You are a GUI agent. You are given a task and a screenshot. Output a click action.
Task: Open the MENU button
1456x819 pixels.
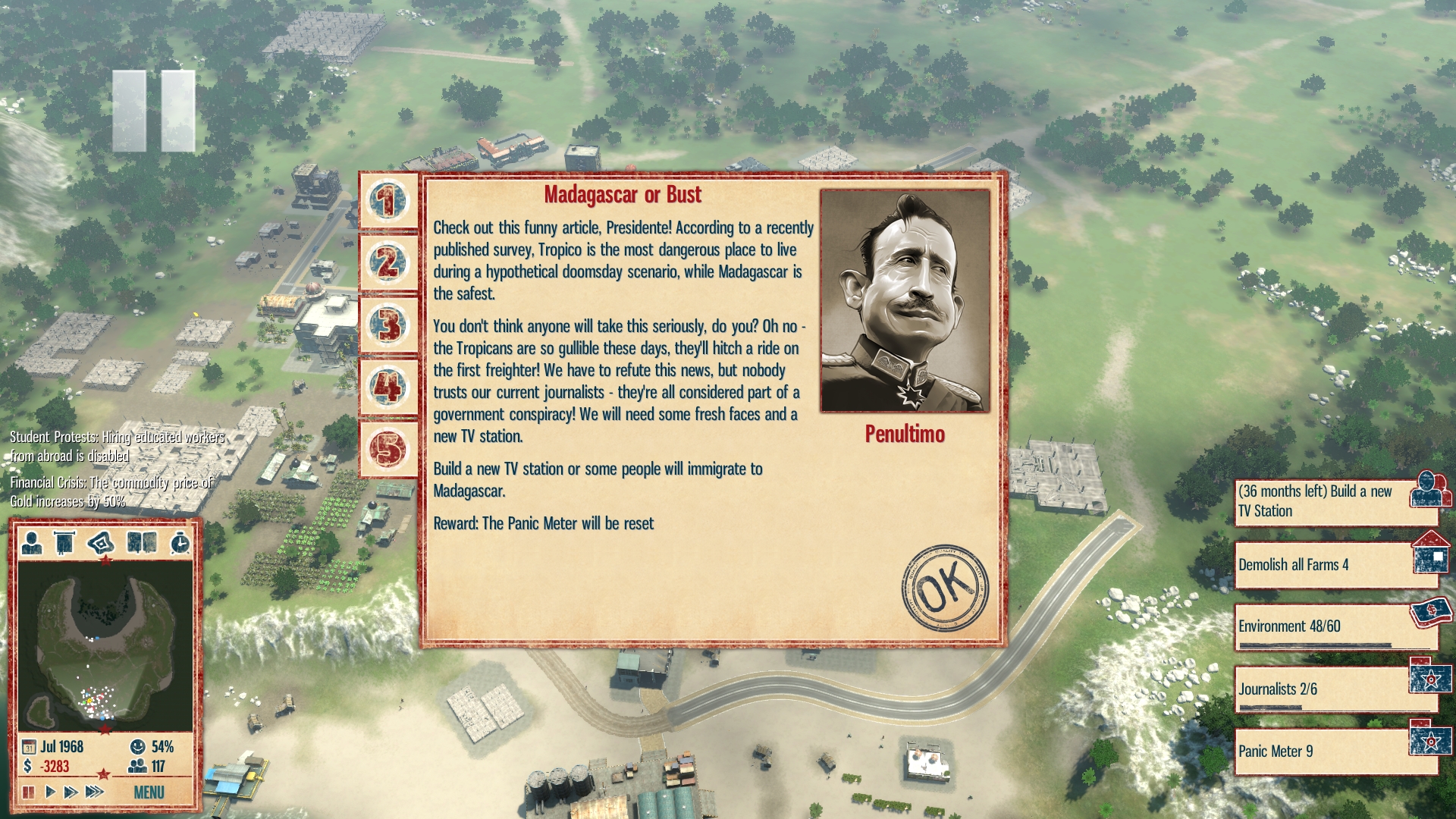pyautogui.click(x=149, y=792)
